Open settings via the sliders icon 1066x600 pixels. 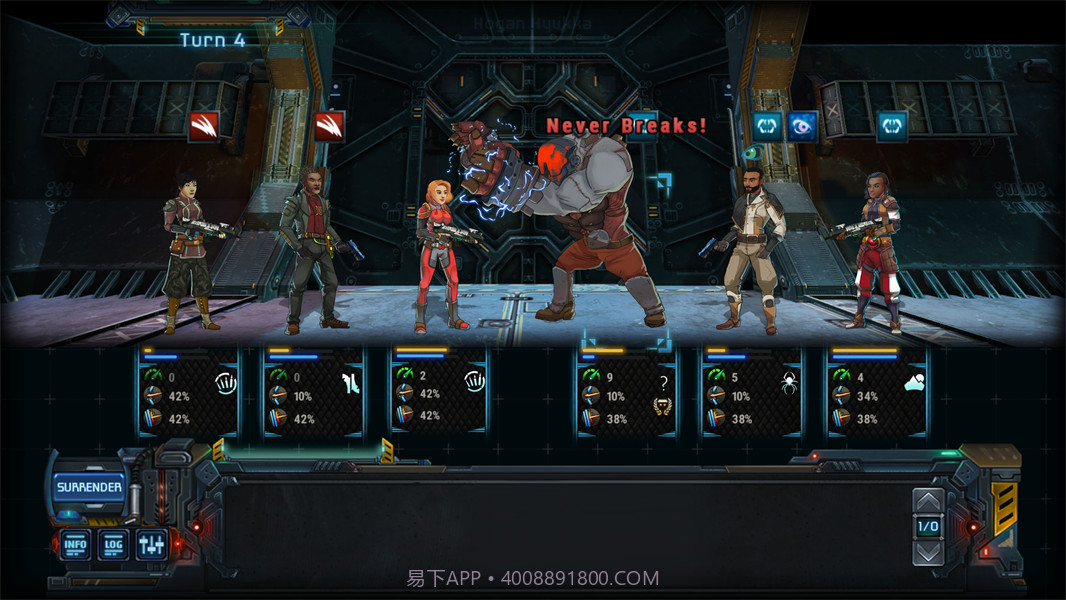pyautogui.click(x=152, y=545)
